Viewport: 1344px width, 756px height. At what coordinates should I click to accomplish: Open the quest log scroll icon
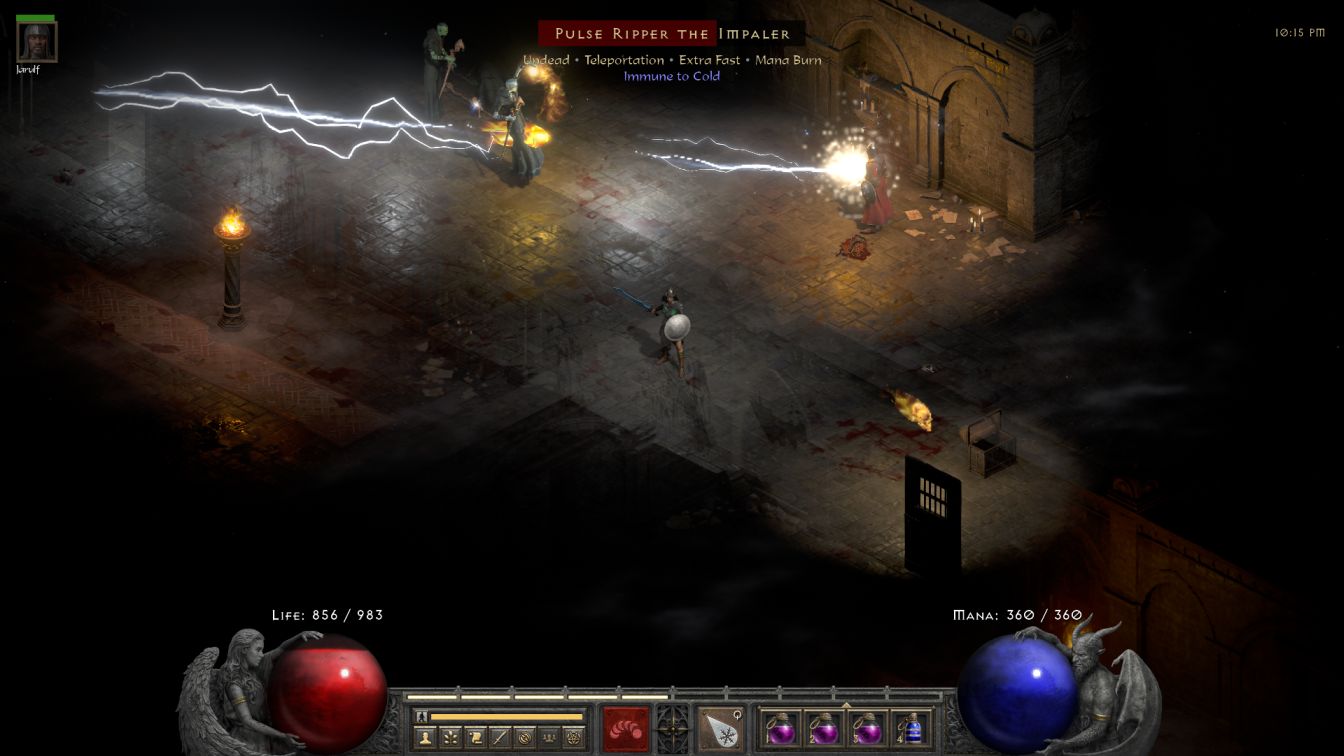(474, 738)
